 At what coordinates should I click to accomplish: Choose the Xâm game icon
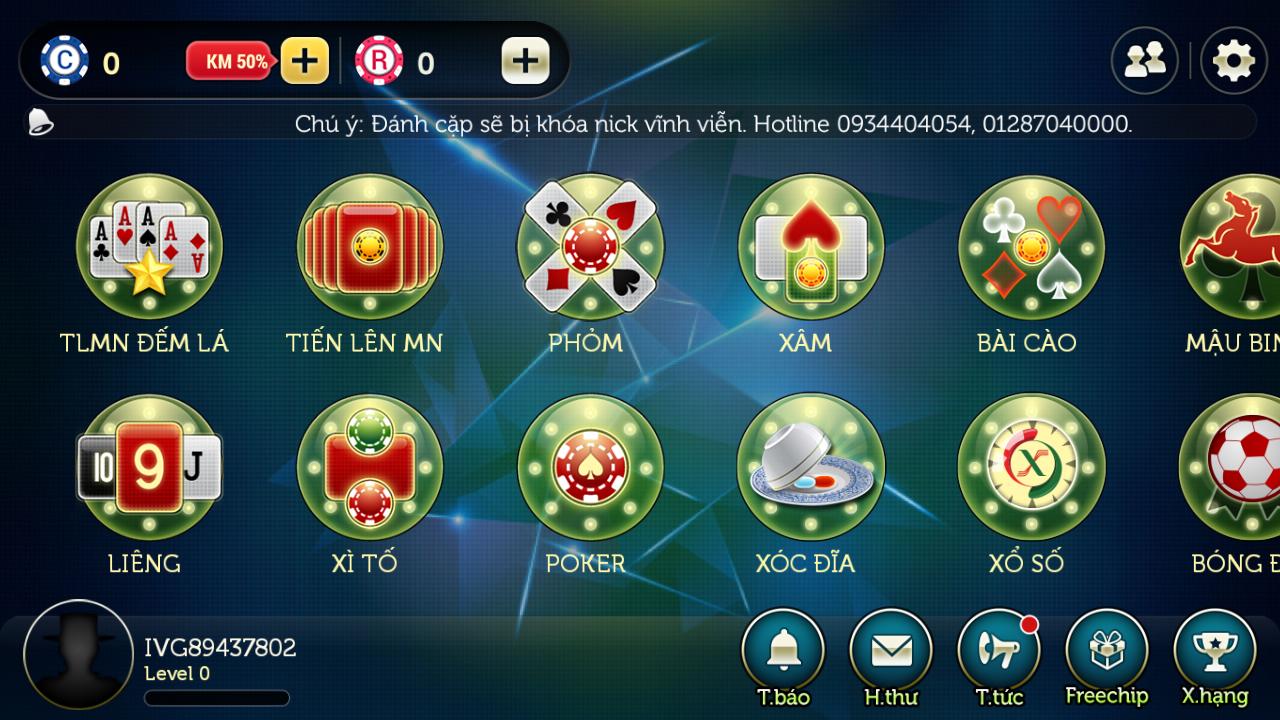click(x=811, y=247)
